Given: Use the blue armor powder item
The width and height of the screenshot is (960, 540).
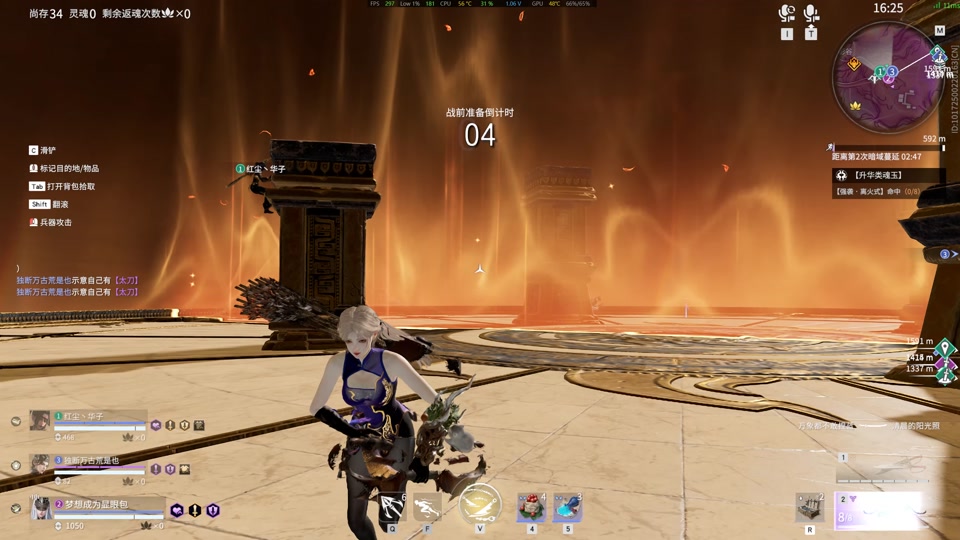Looking at the screenshot, I should pos(567,507).
